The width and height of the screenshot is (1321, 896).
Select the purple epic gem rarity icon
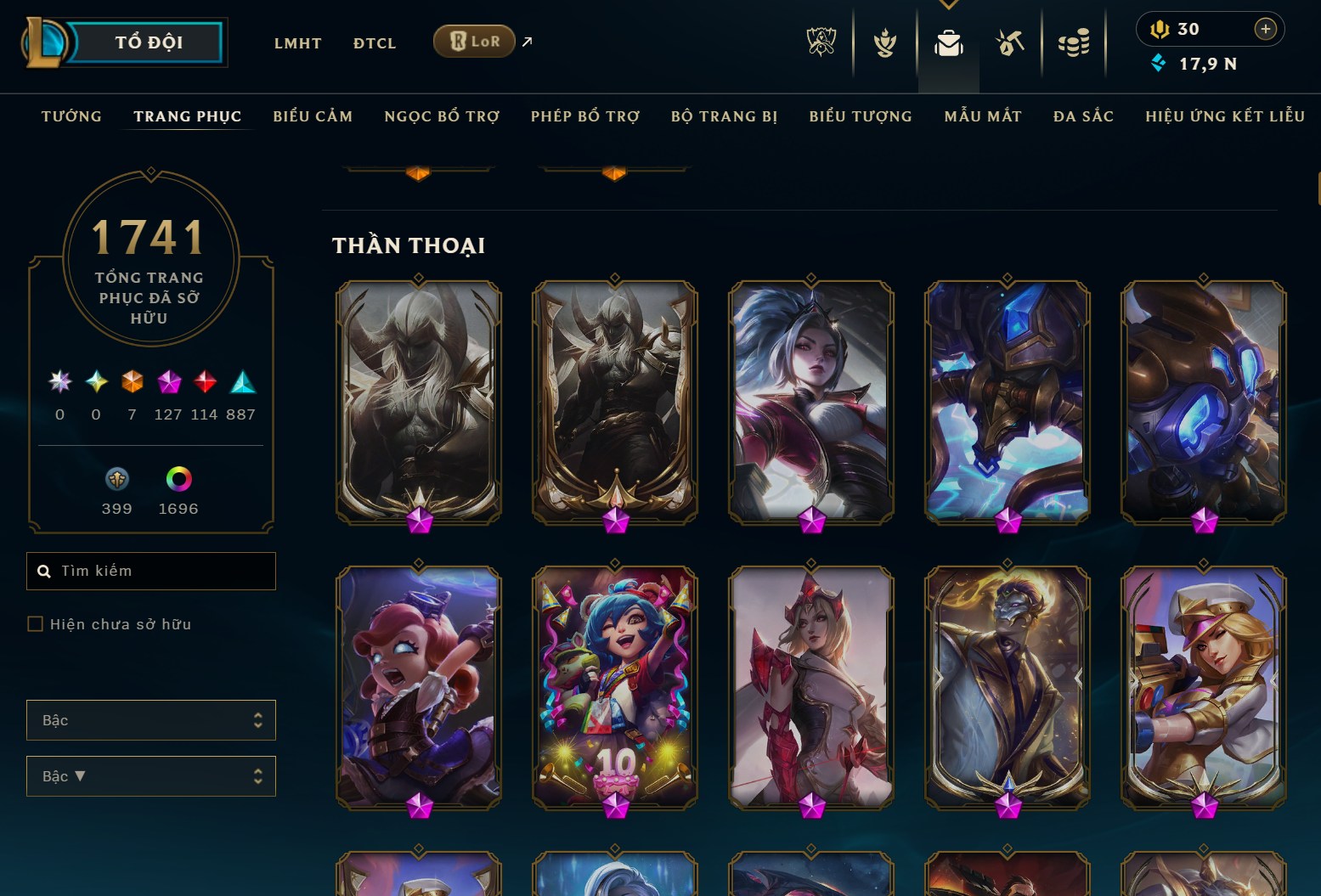pyautogui.click(x=169, y=383)
